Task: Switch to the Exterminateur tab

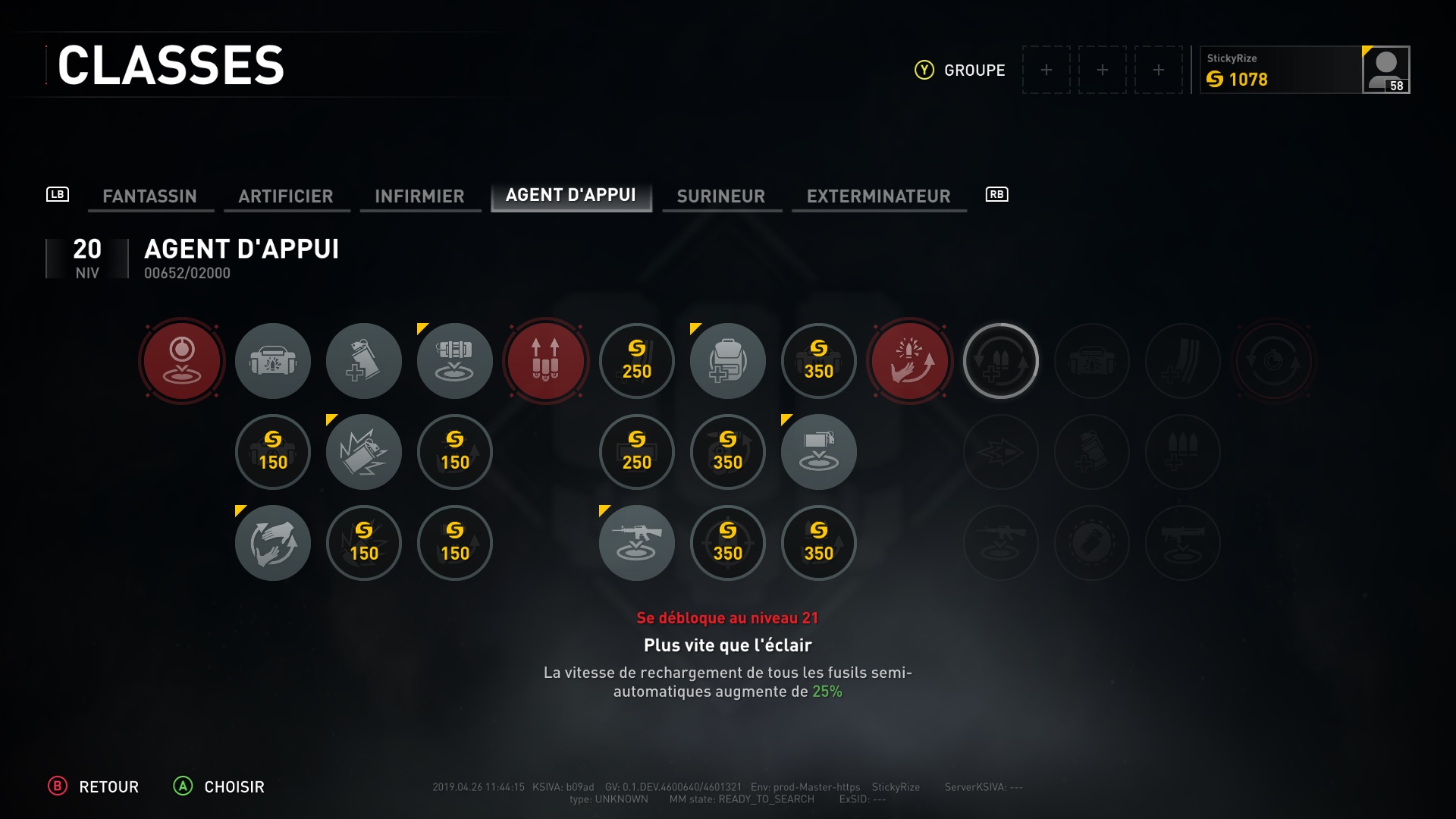Action: (878, 196)
